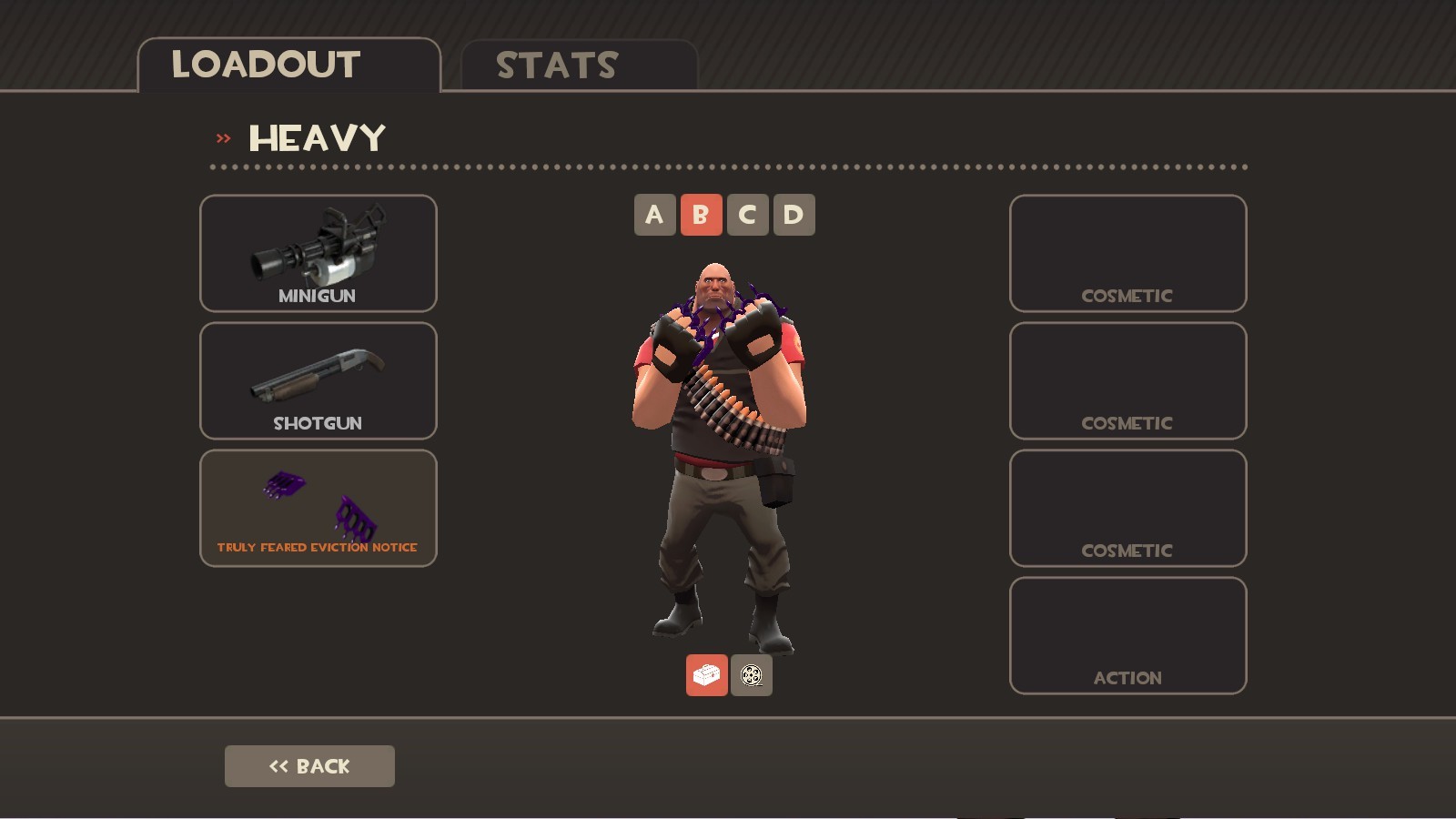Click the HEAVY class title
Viewport: 1456px width, 819px height.
[317, 137]
